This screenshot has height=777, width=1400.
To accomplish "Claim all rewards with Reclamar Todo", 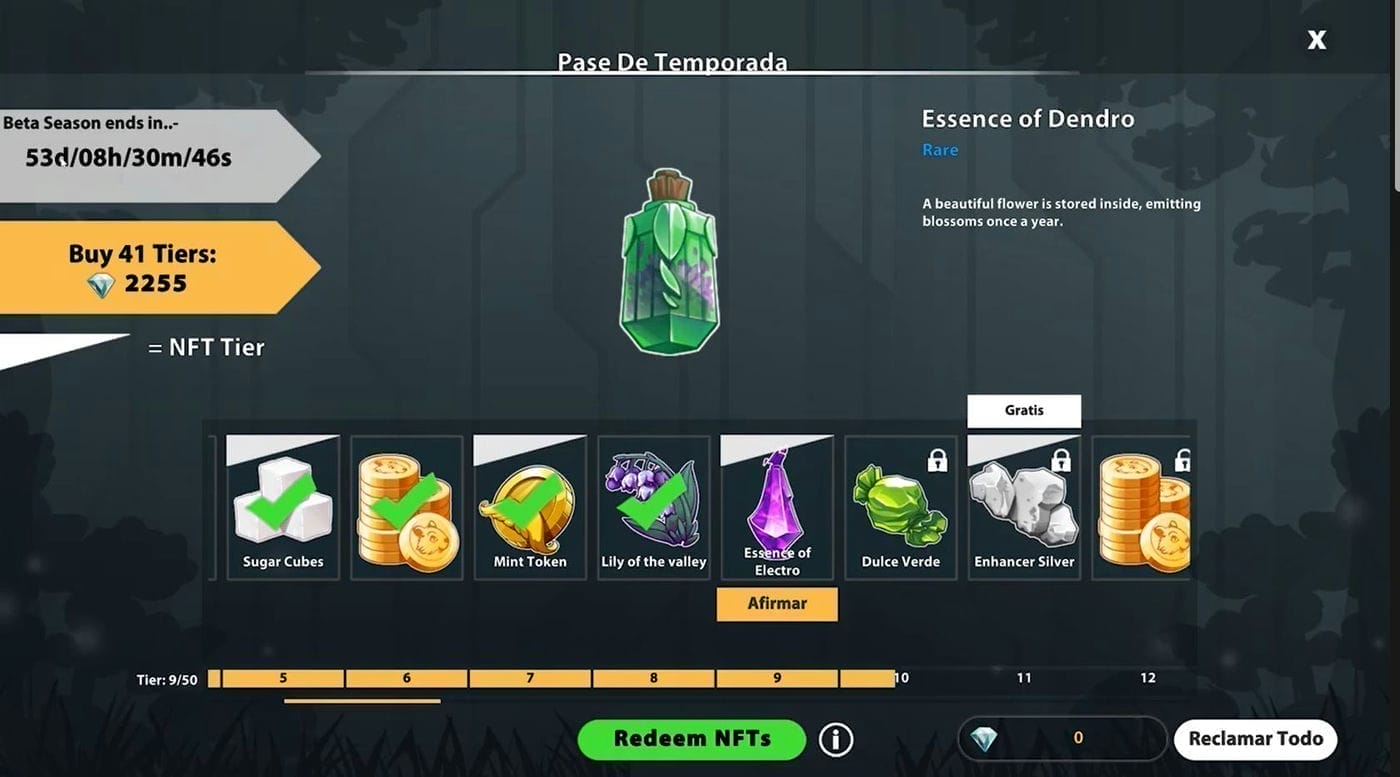I will [x=1255, y=739].
